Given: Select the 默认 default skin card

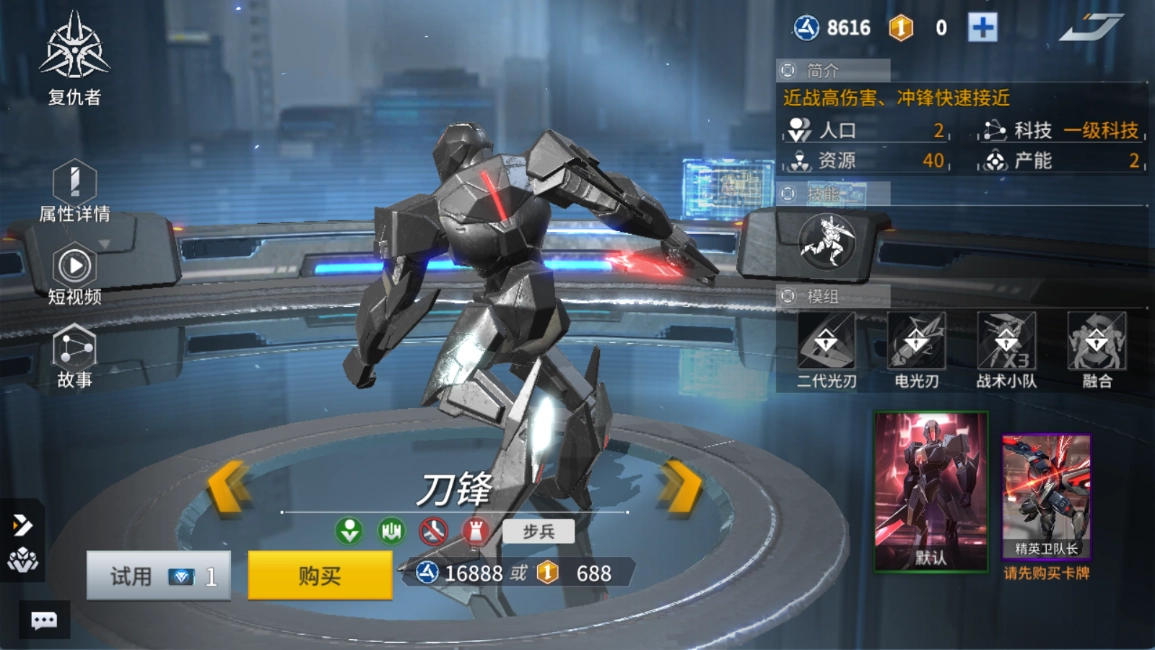Looking at the screenshot, I should [x=931, y=491].
